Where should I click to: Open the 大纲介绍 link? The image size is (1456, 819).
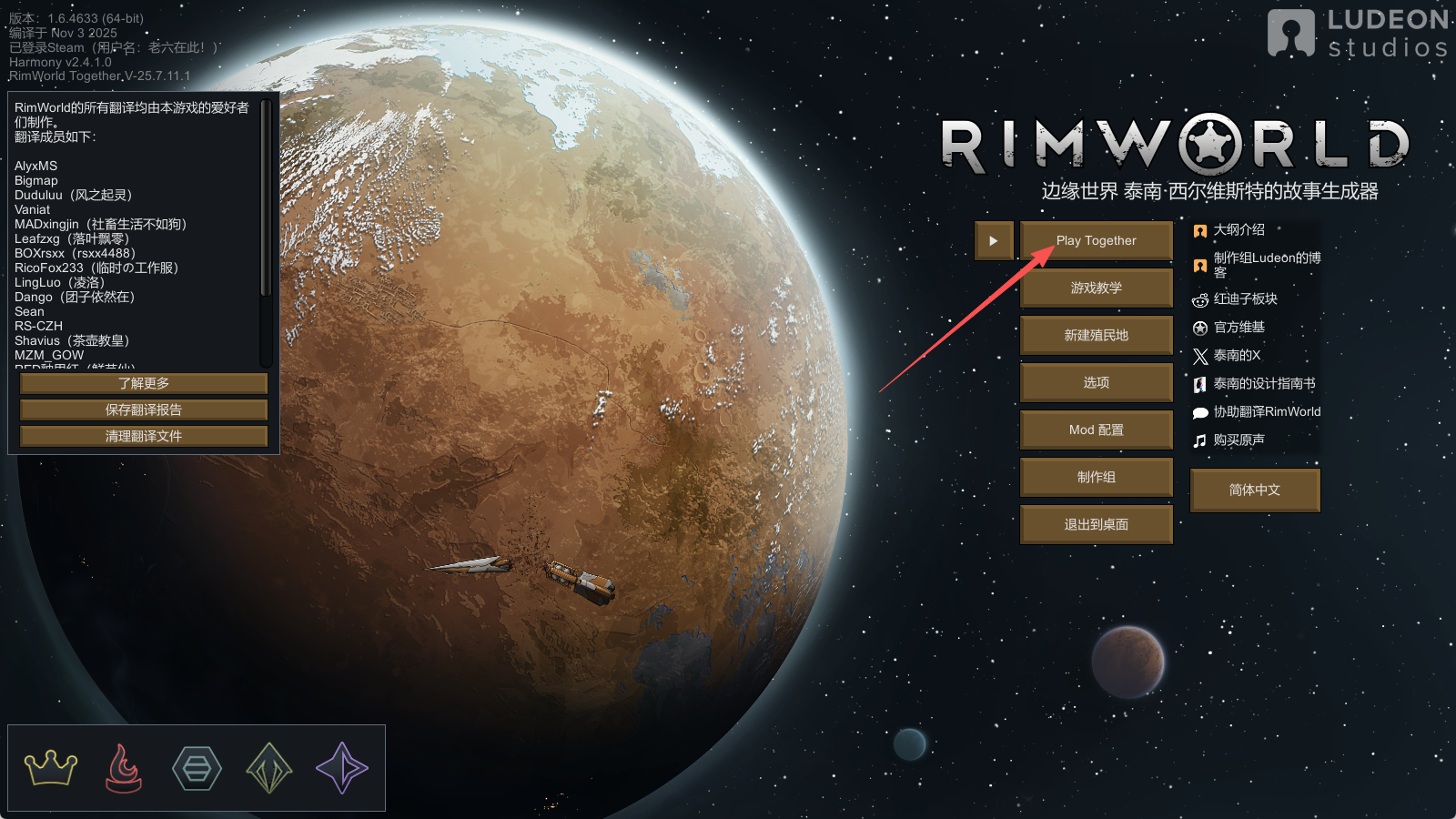click(x=1239, y=230)
